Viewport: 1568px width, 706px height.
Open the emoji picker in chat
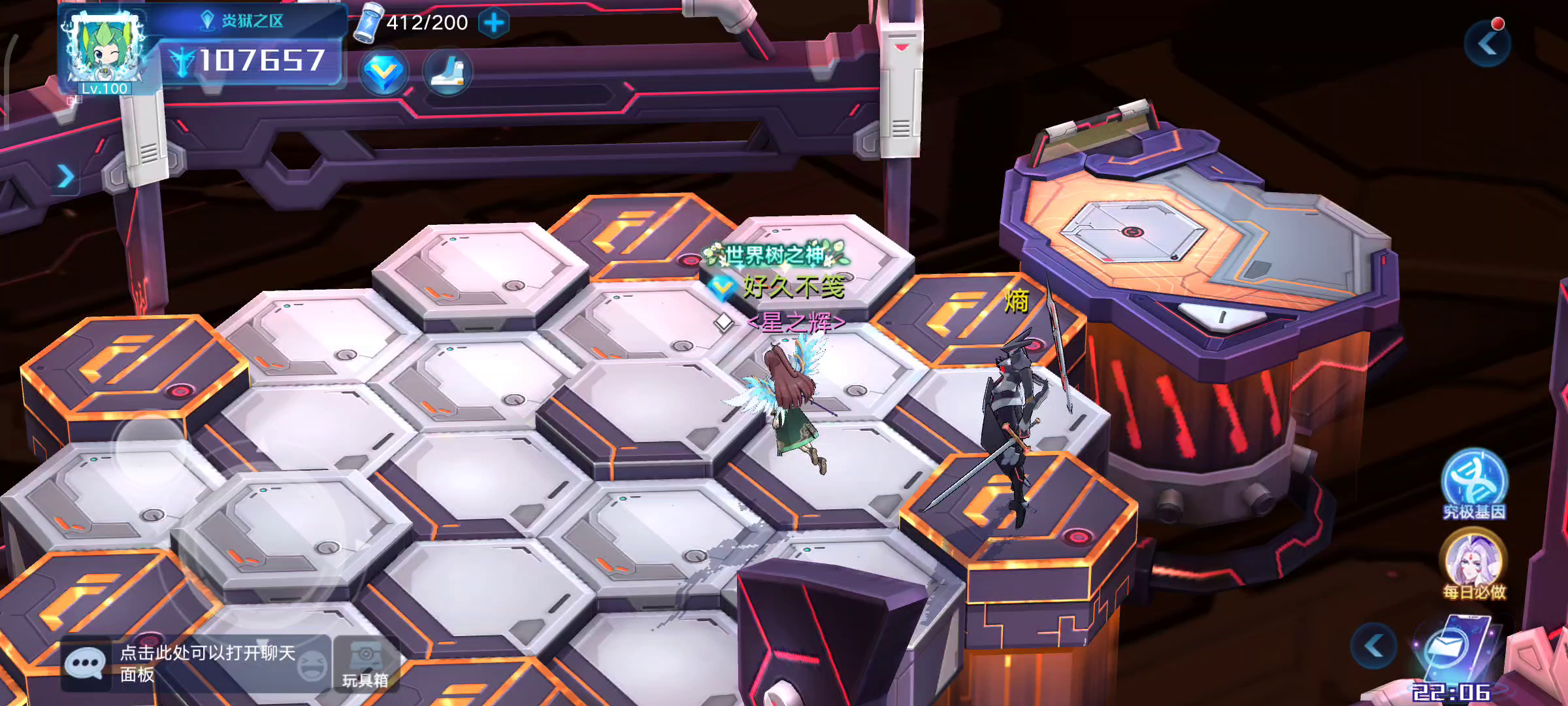(x=312, y=665)
